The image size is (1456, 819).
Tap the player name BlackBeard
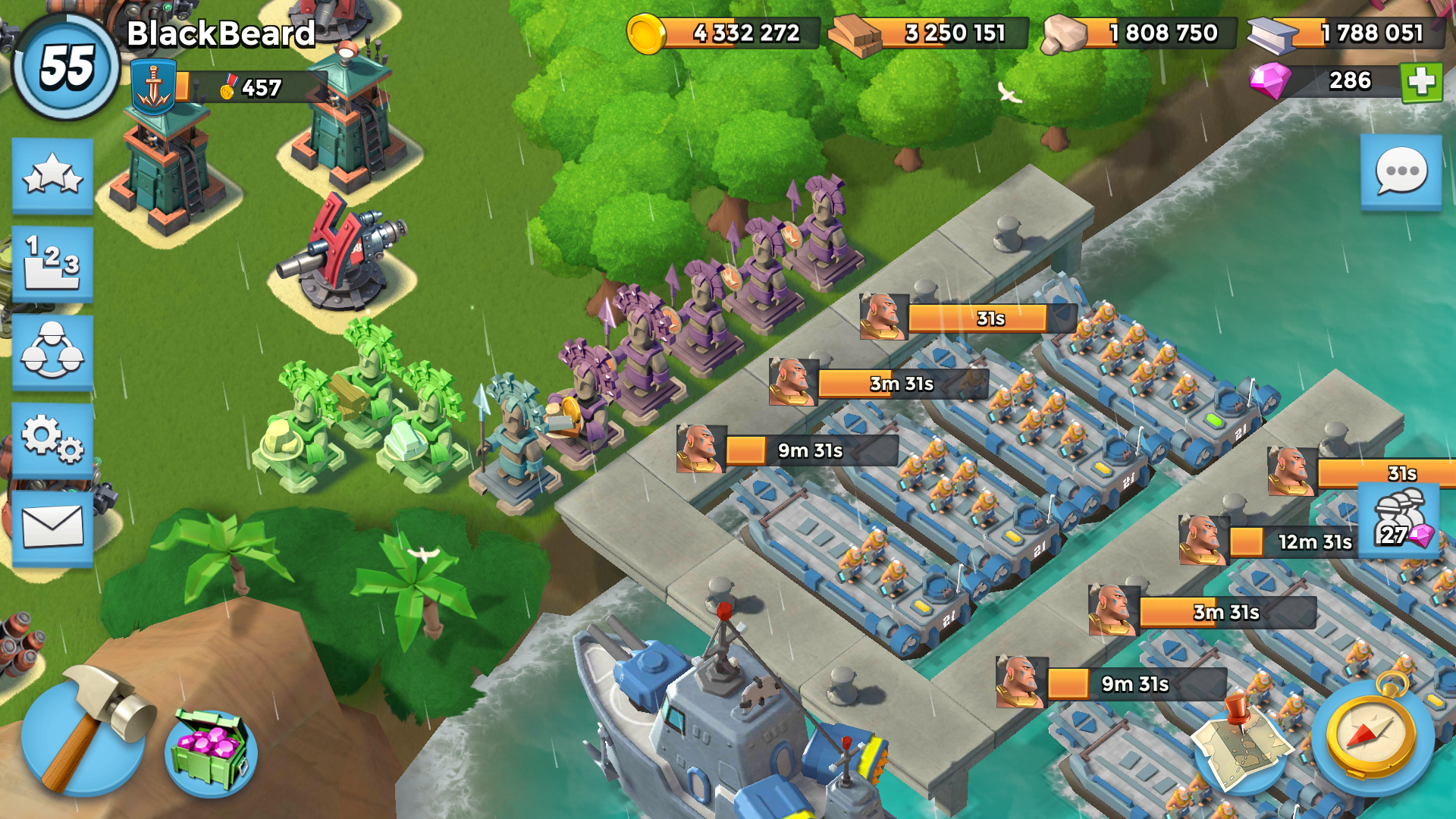click(220, 34)
